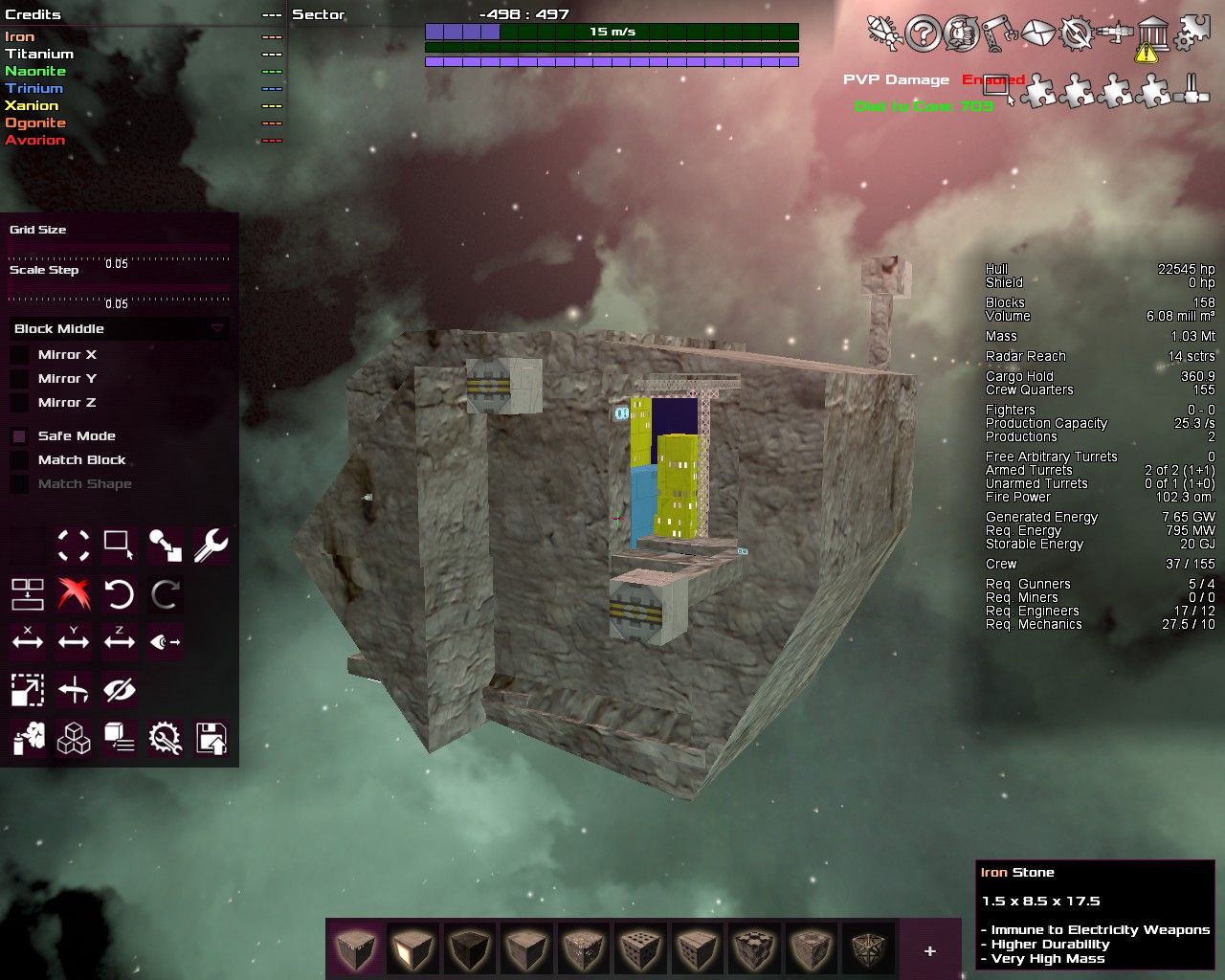Click the red X delete tool

pyautogui.click(x=74, y=594)
